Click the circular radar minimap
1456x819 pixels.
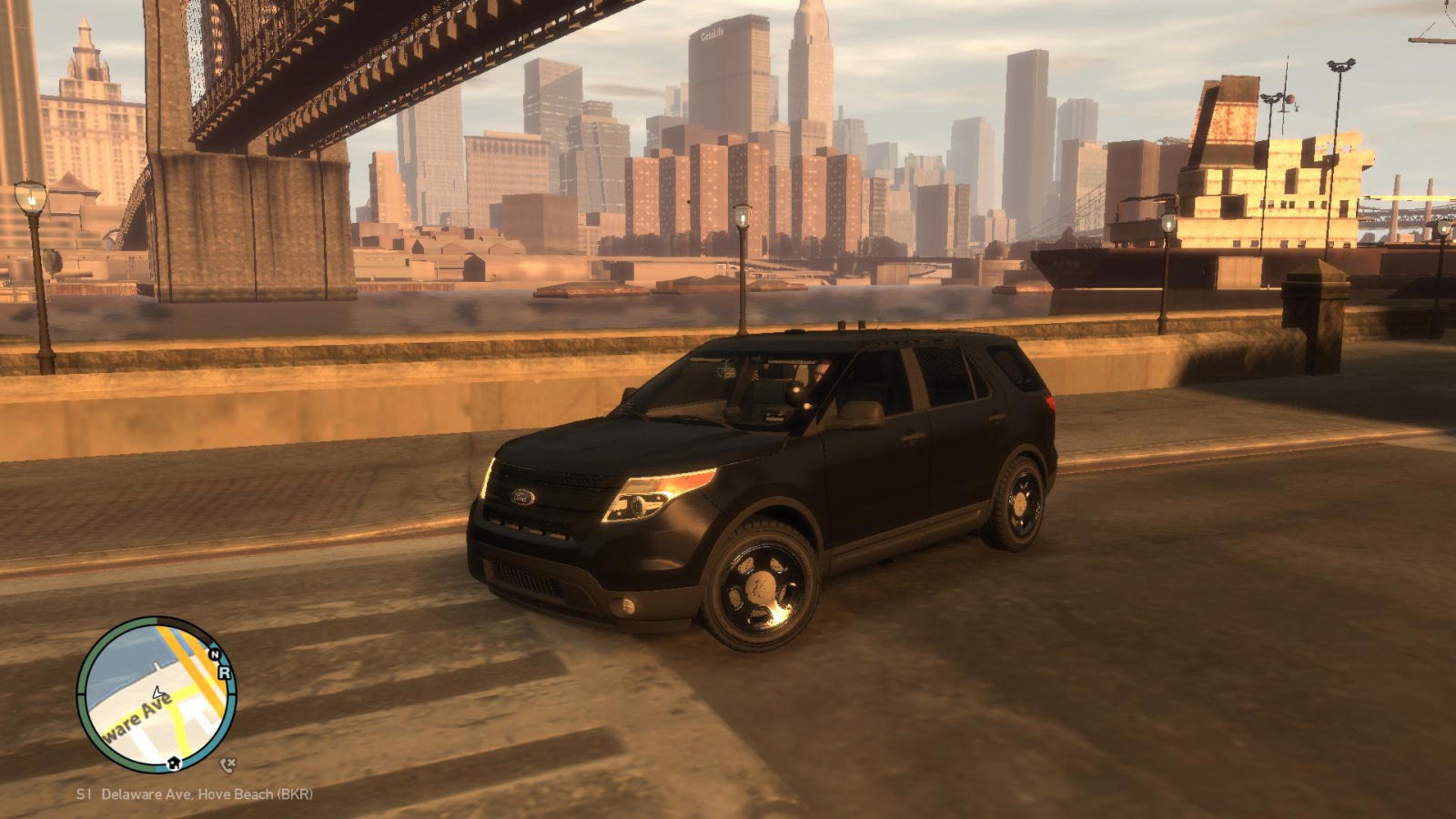pyautogui.click(x=156, y=694)
